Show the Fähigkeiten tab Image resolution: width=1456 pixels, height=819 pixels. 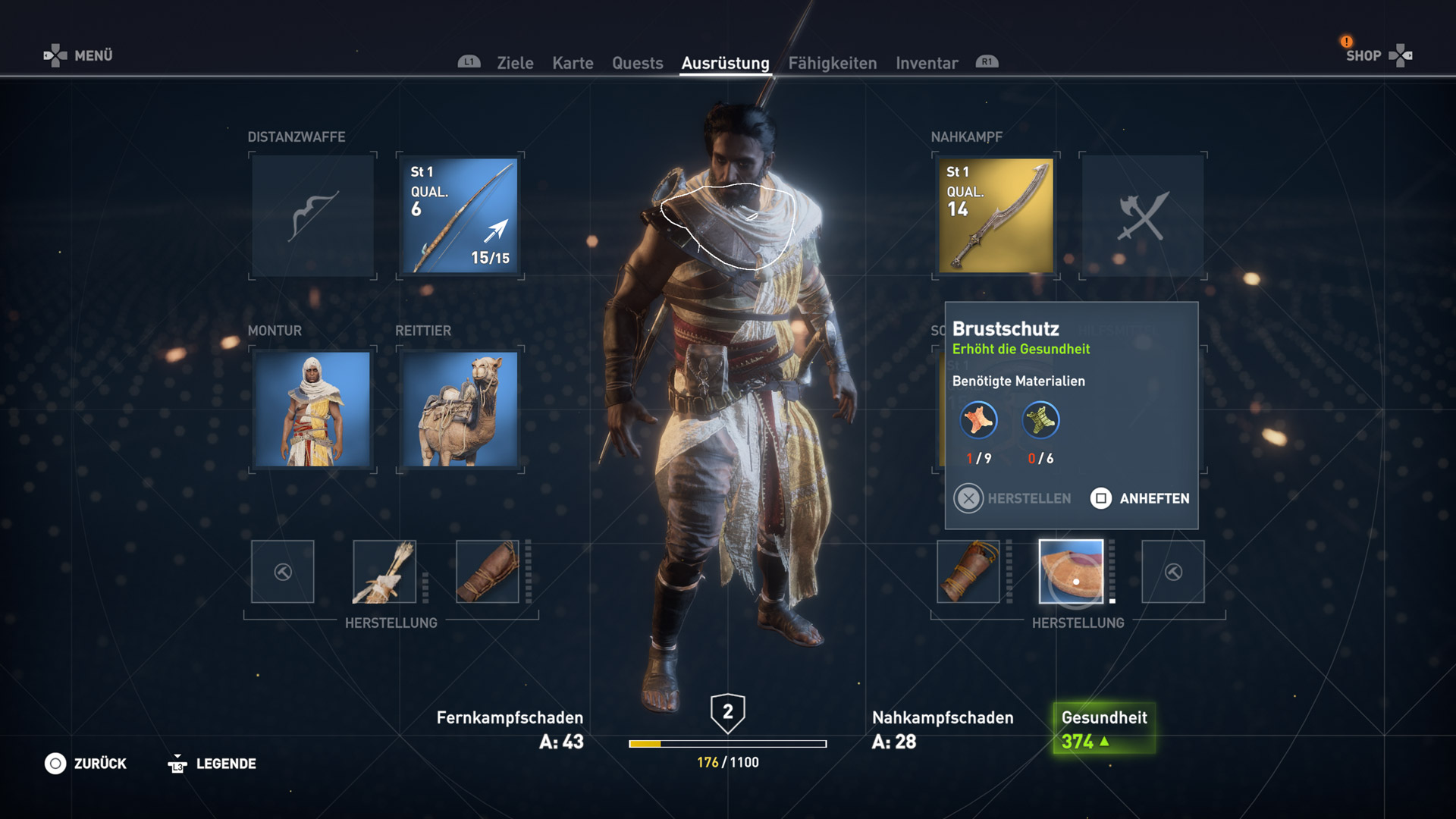[x=832, y=63]
